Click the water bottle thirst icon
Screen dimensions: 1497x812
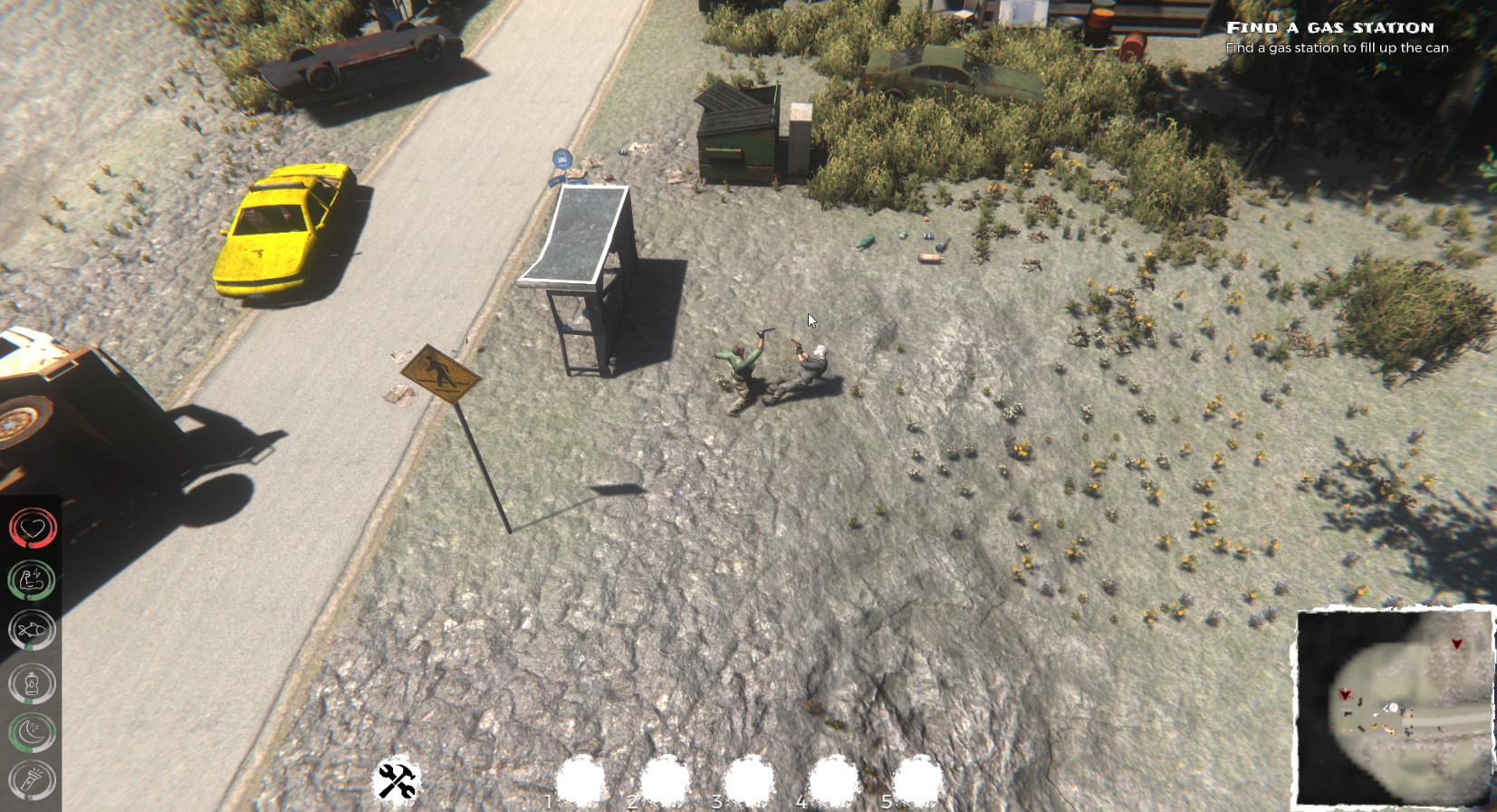[31, 683]
